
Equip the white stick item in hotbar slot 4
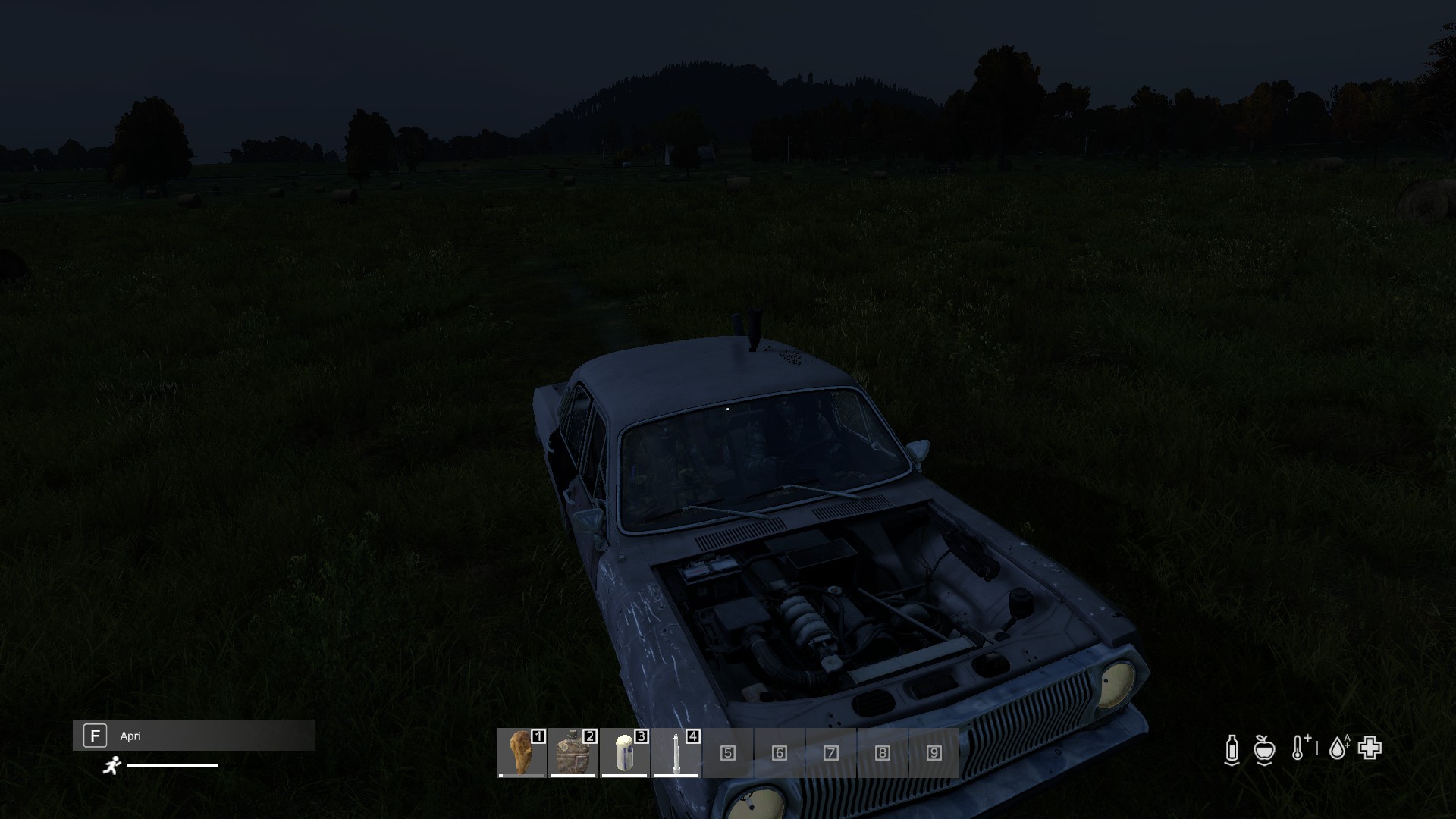click(676, 752)
